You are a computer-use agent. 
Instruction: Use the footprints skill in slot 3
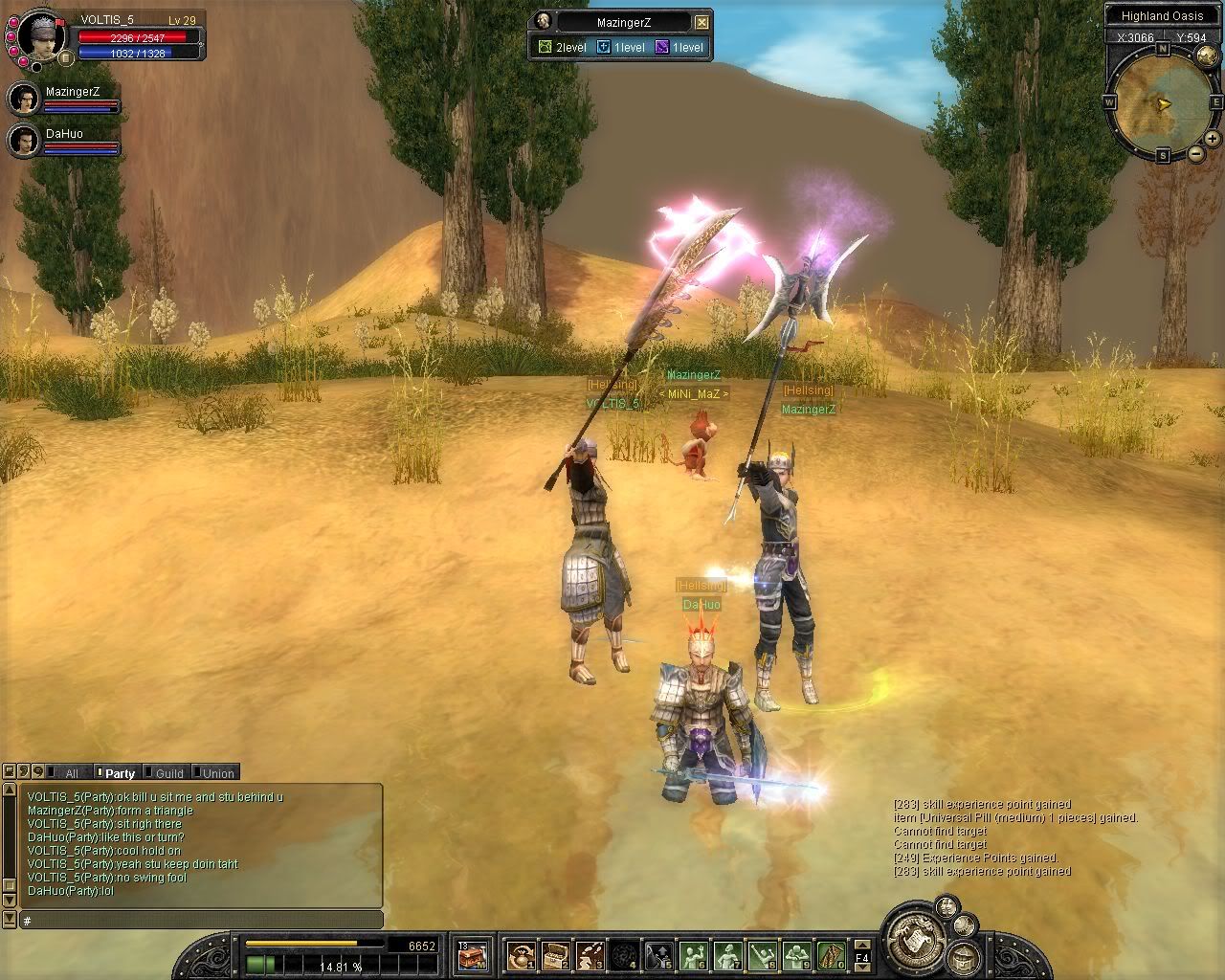point(590,955)
